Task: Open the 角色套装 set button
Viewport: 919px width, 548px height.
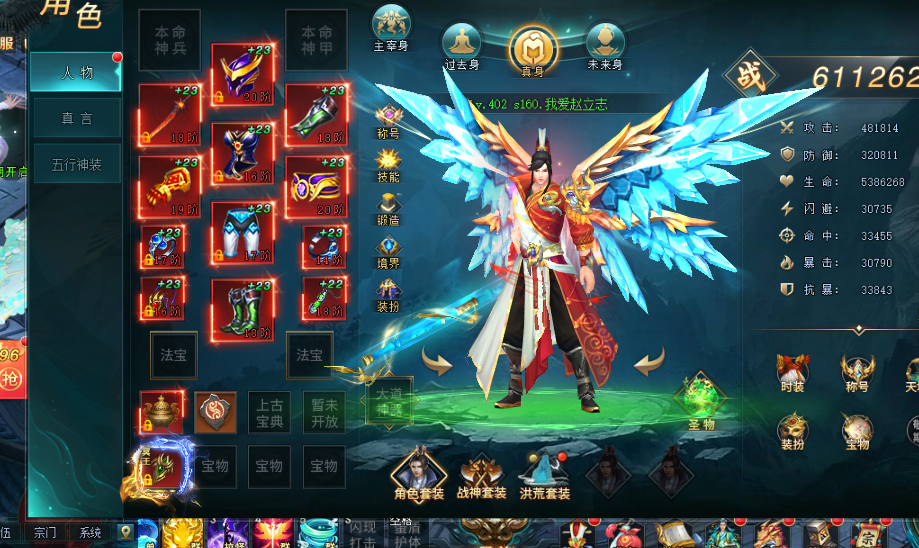Action: (418, 473)
